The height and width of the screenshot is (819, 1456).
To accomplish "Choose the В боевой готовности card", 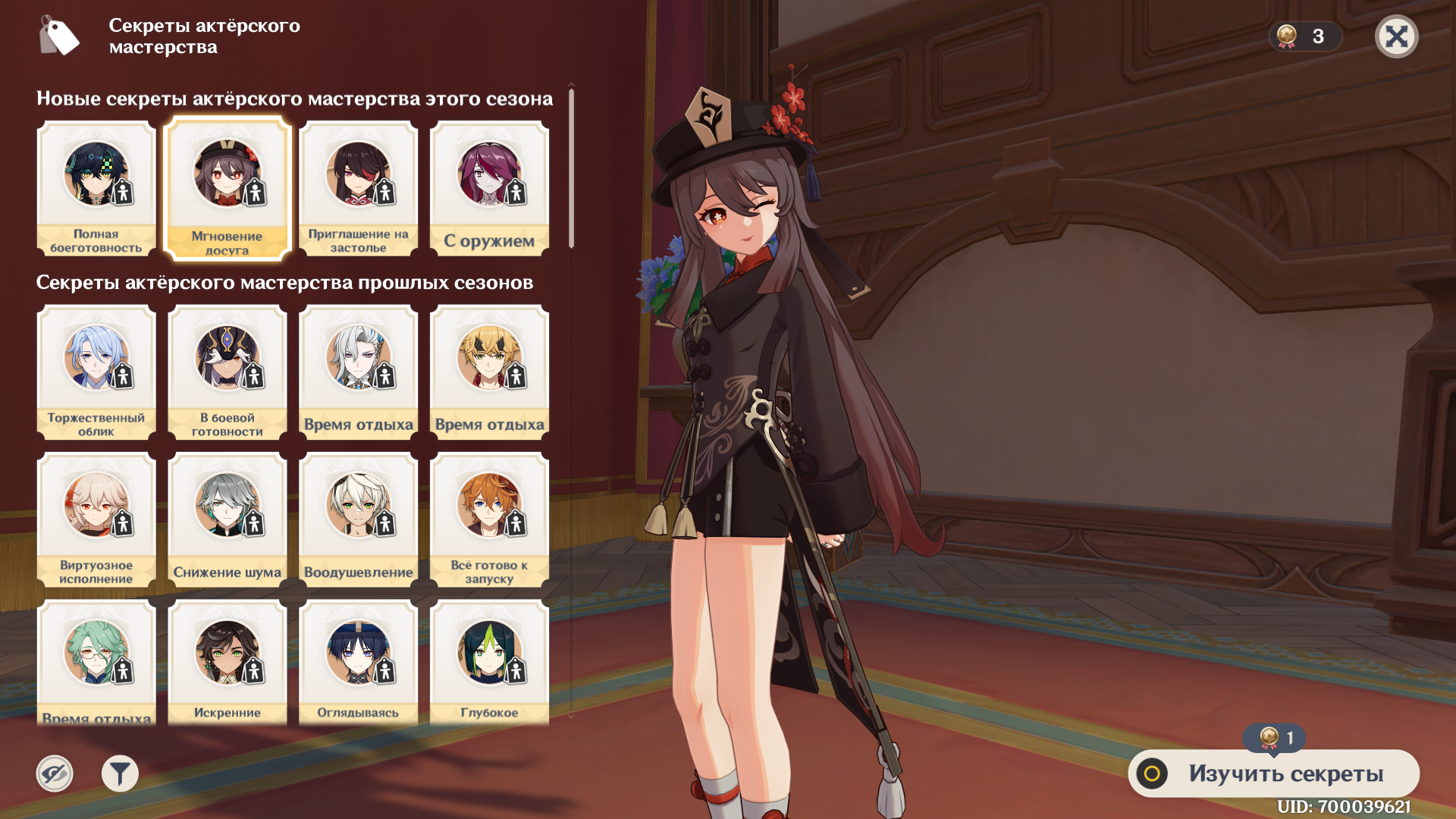I will pyautogui.click(x=227, y=372).
